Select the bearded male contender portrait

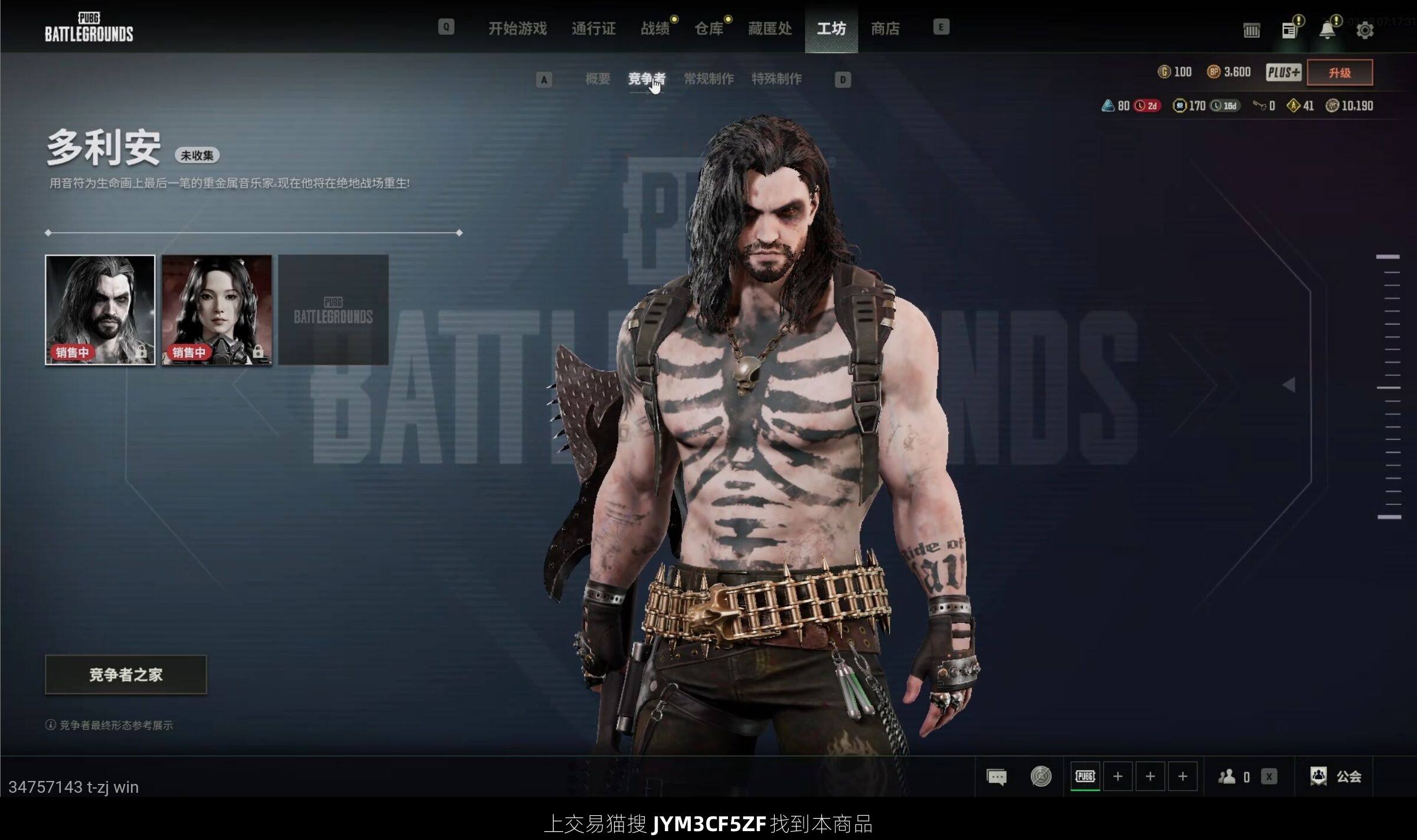coord(100,310)
